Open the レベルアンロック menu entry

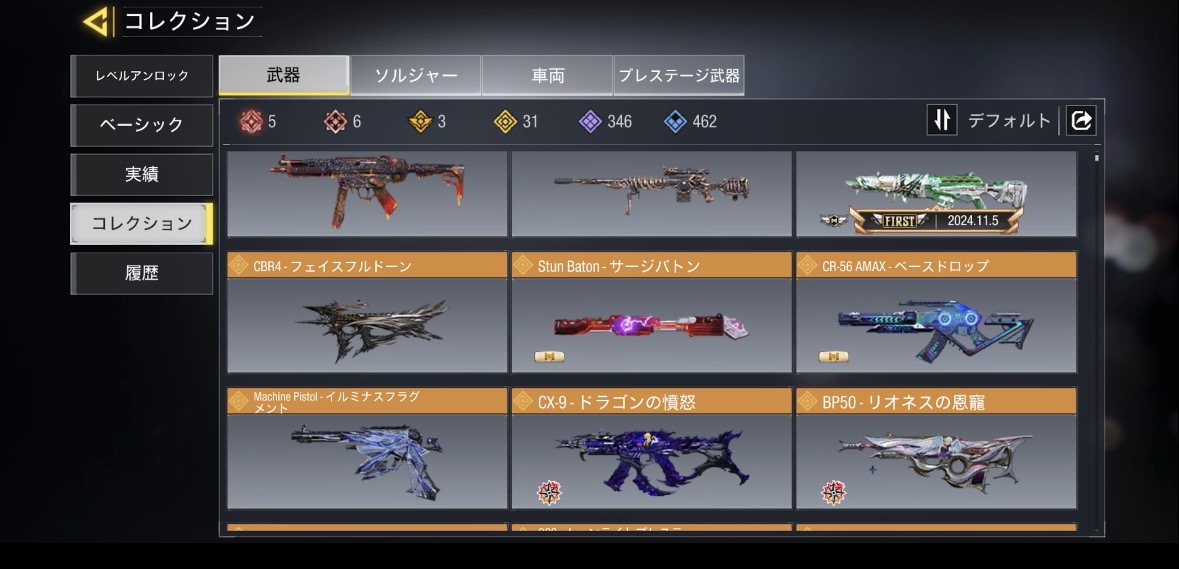142,76
